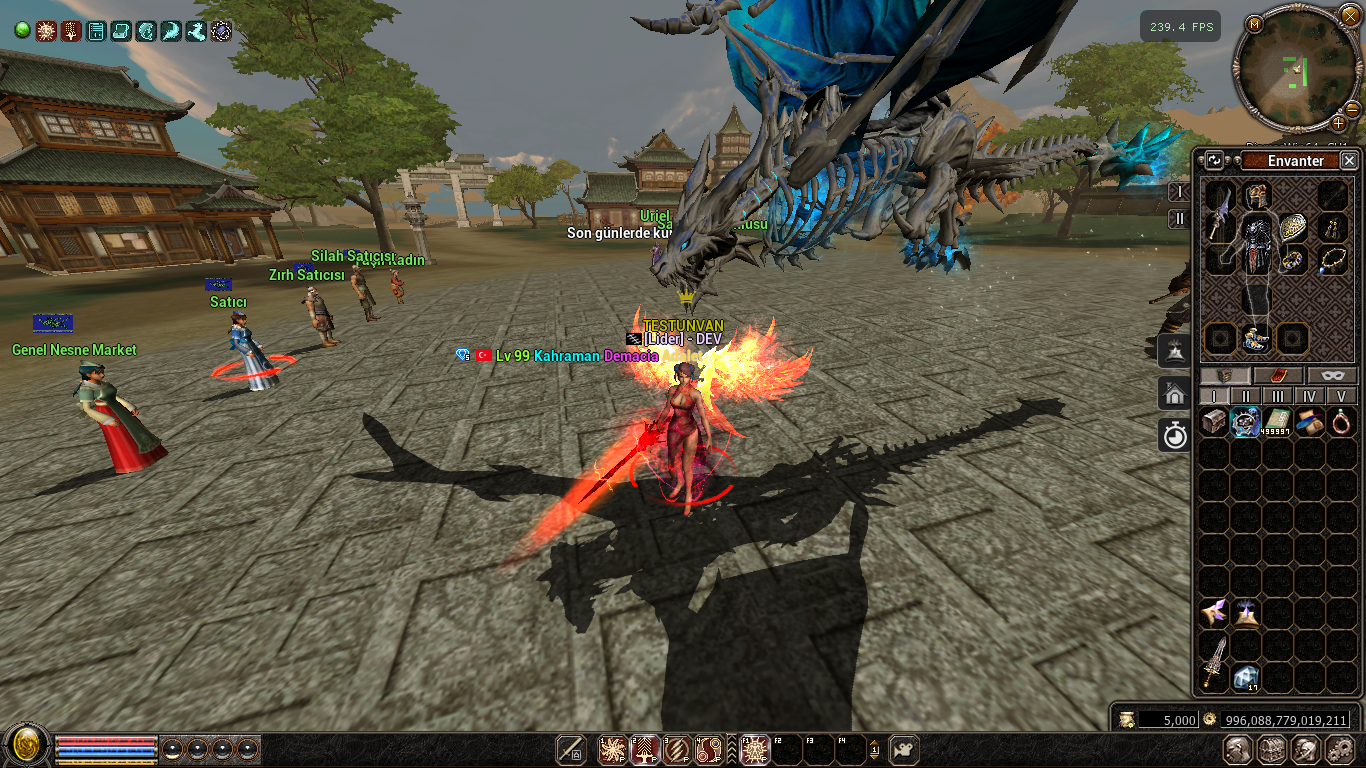
Task: Click the equipped helmet slot
Action: click(1257, 195)
